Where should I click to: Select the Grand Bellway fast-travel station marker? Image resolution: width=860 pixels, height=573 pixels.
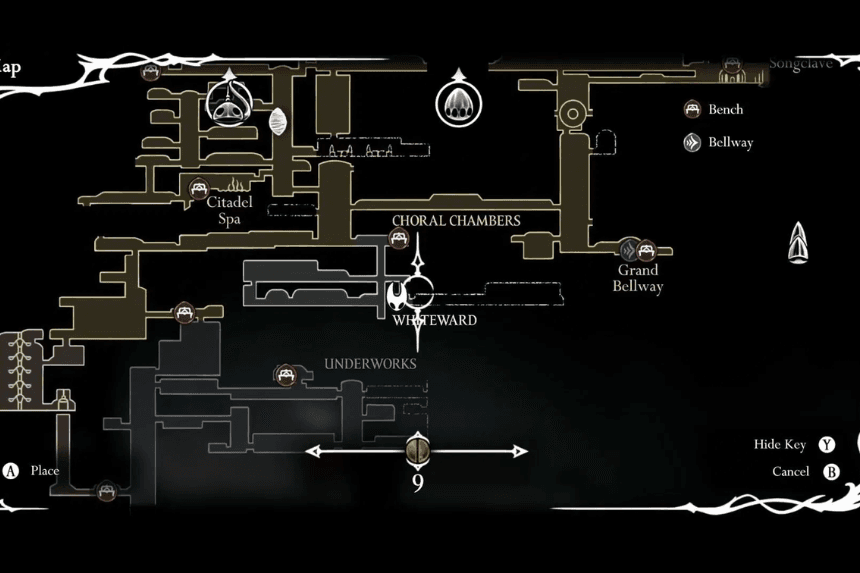(629, 249)
